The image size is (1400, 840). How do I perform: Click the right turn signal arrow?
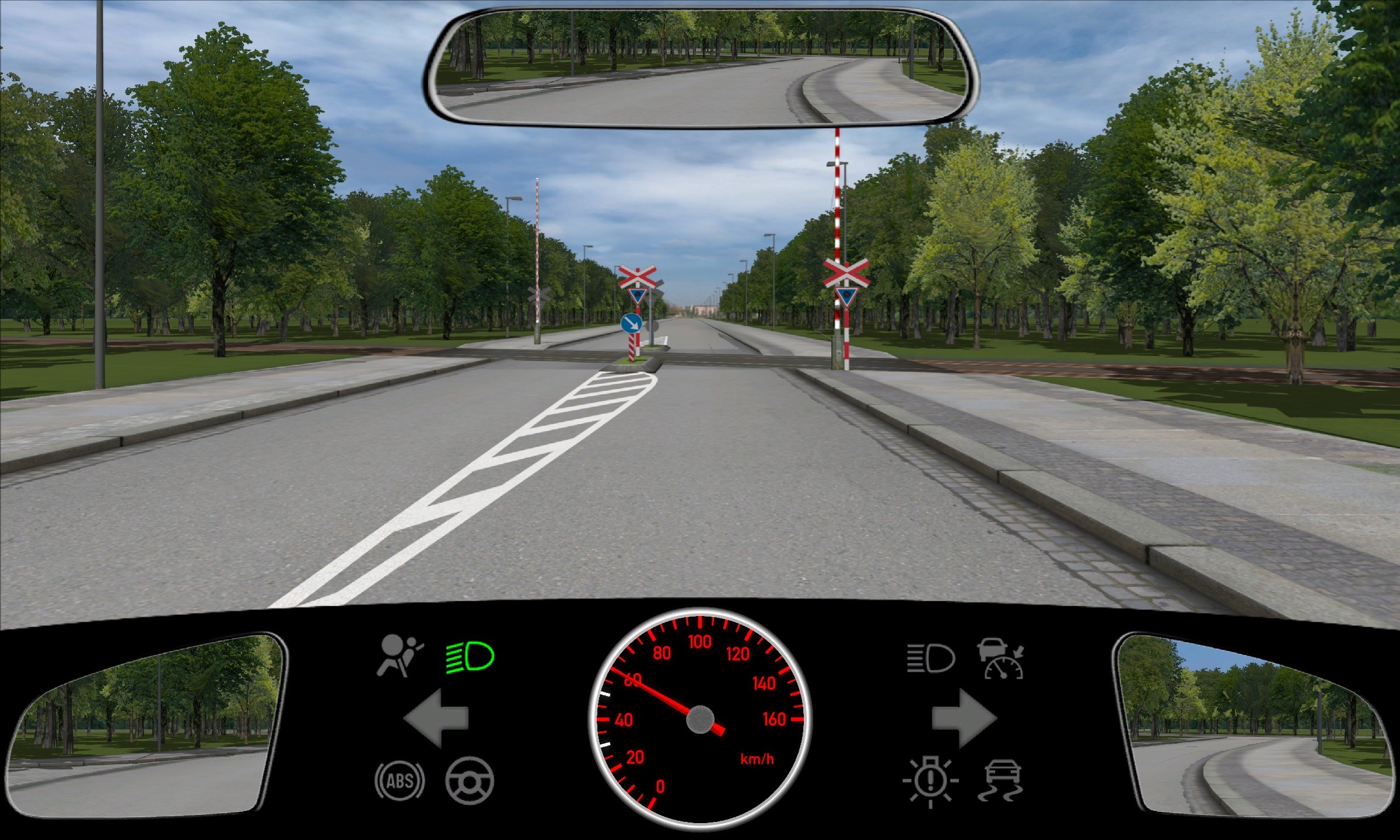tap(964, 717)
